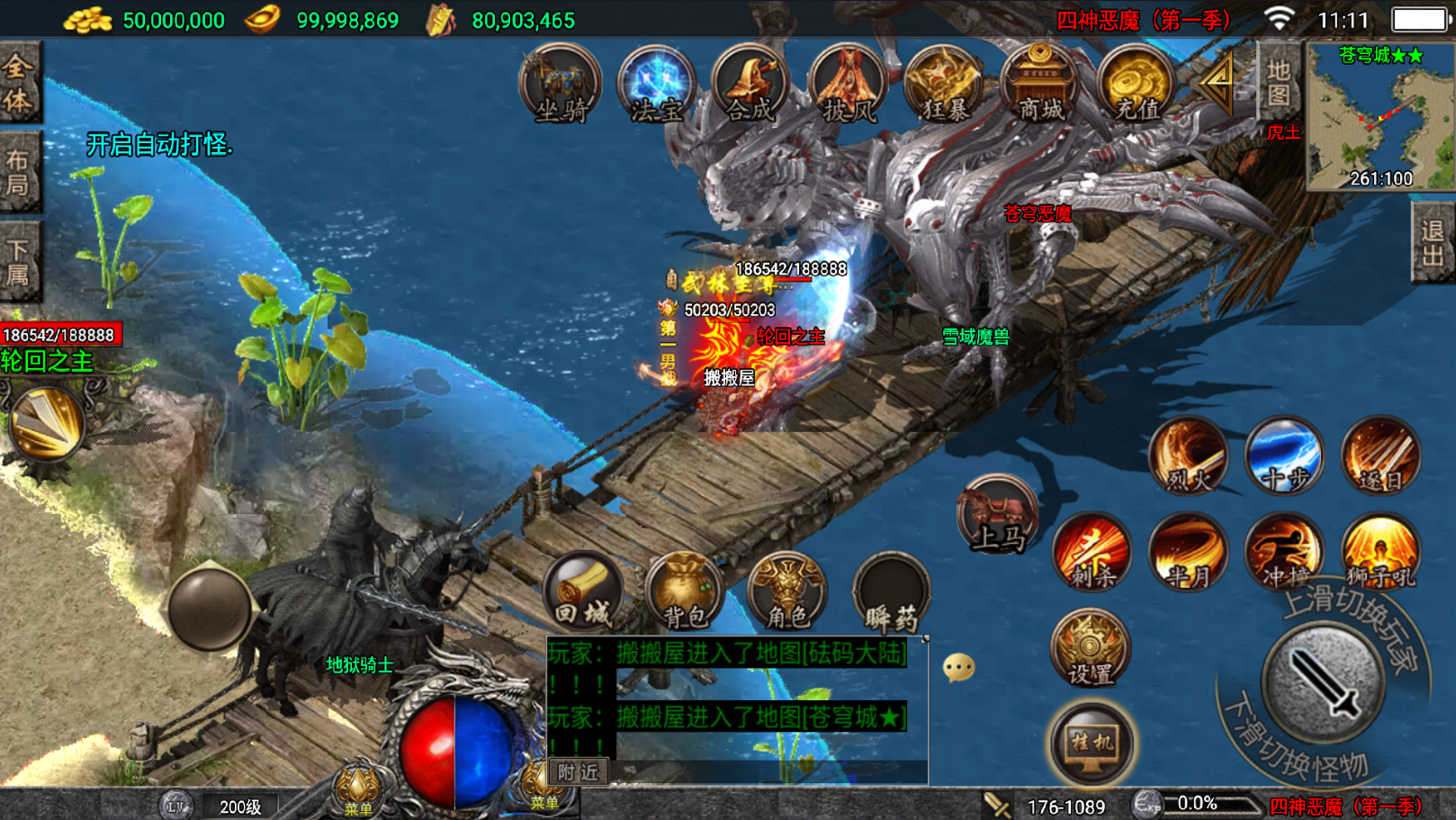The height and width of the screenshot is (820, 1456).
Task: Open the 设置 settings gear
Action: point(1091,648)
